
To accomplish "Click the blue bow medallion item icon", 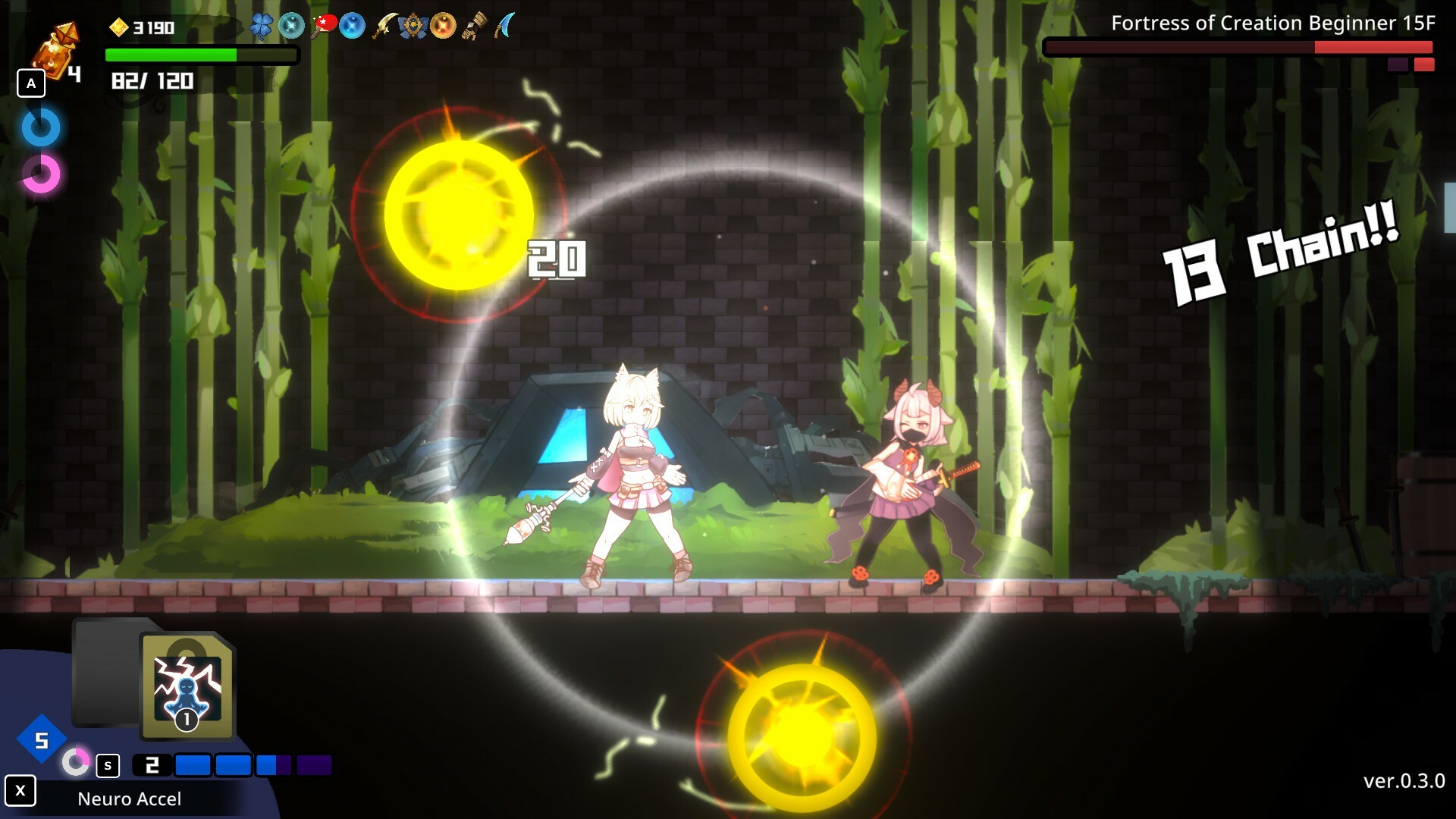I will [x=414, y=25].
